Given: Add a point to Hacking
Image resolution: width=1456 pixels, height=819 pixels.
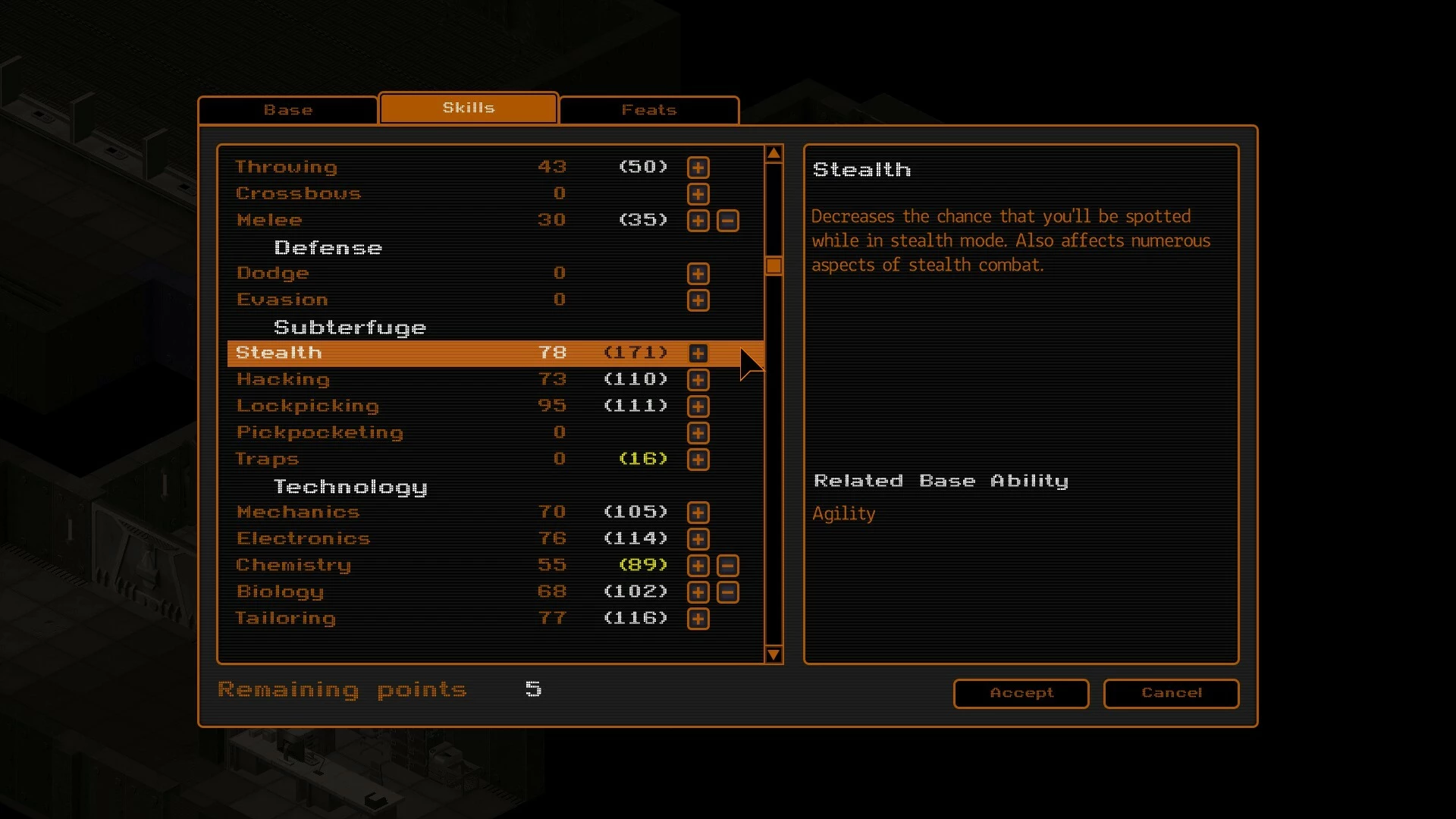Looking at the screenshot, I should (698, 380).
